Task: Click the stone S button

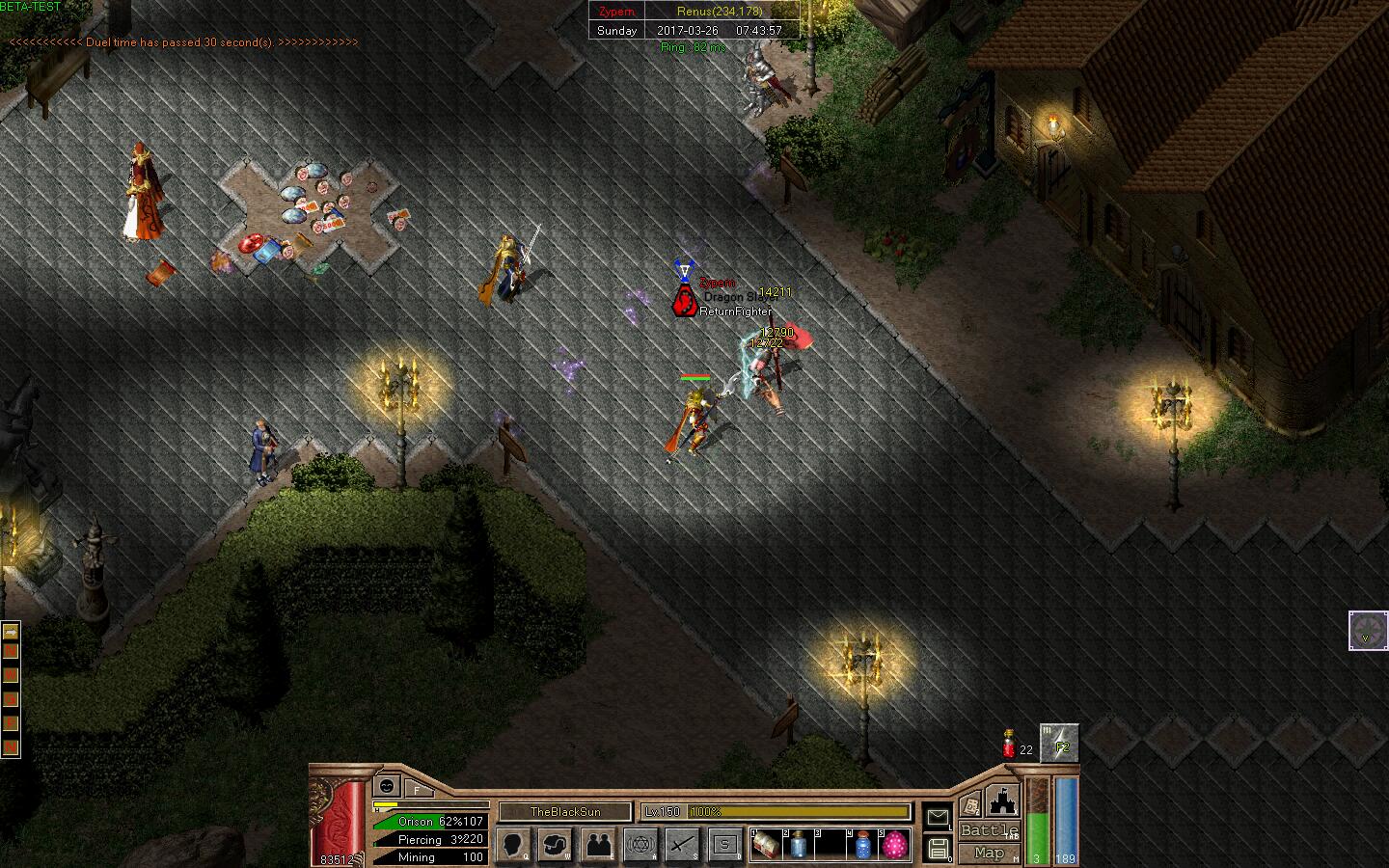Action: click(724, 844)
